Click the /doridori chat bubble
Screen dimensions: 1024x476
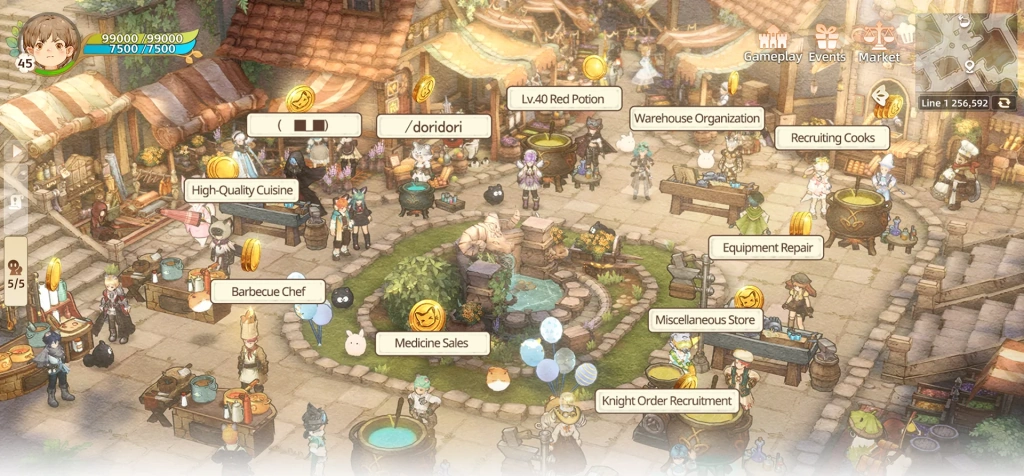433,126
